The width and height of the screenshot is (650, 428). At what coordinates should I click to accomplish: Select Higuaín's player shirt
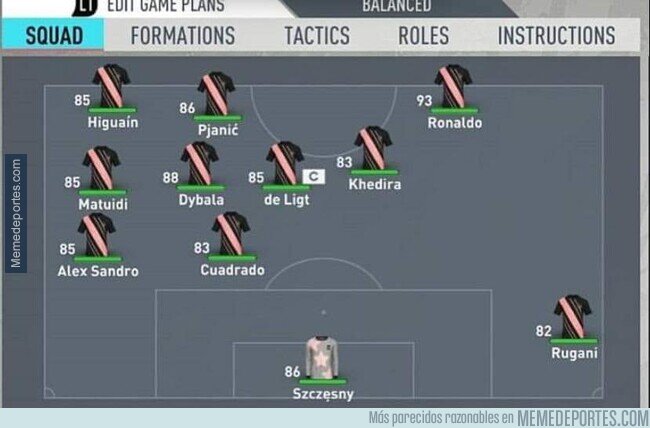pos(110,88)
